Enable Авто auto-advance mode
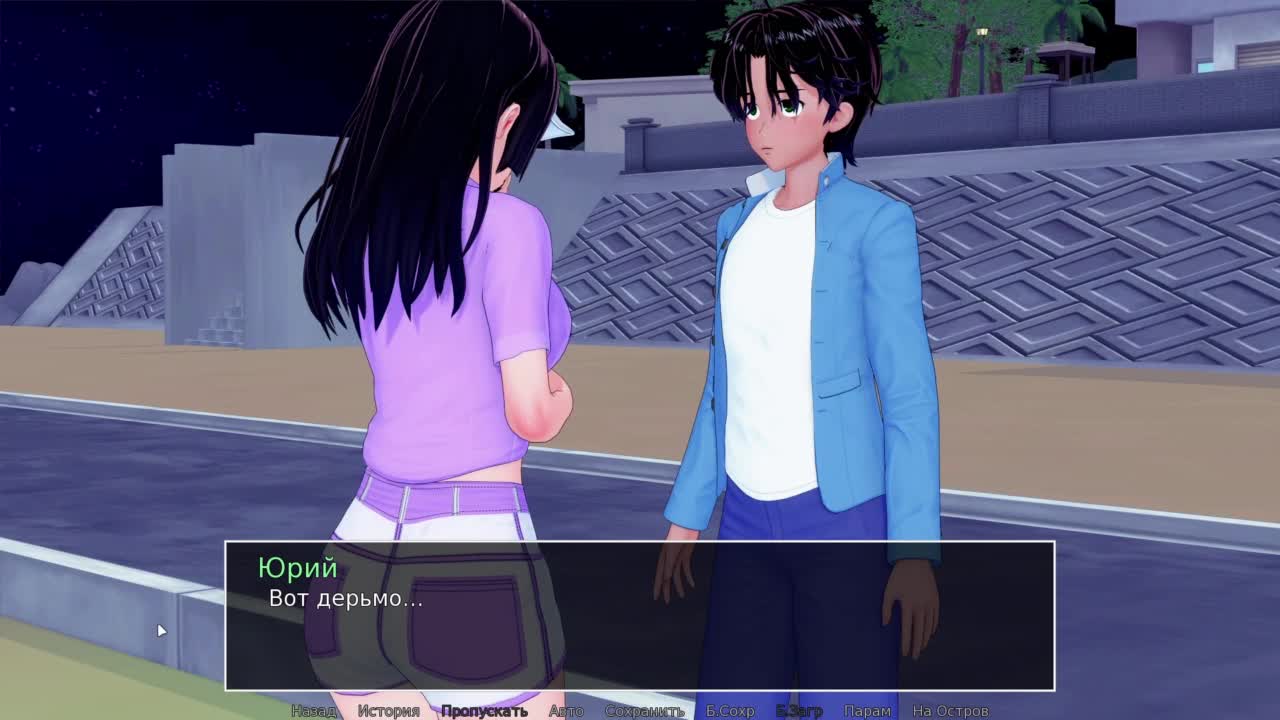The height and width of the screenshot is (720, 1280). point(566,711)
